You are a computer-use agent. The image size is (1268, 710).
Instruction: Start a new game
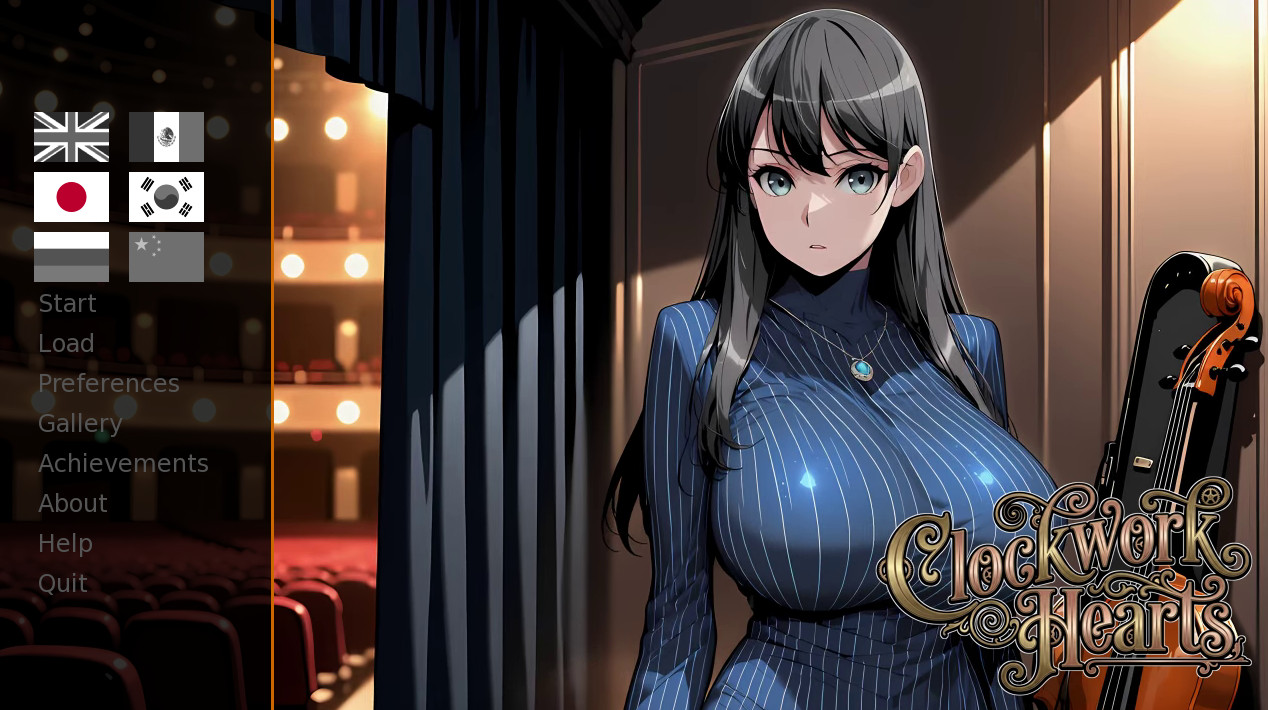67,304
